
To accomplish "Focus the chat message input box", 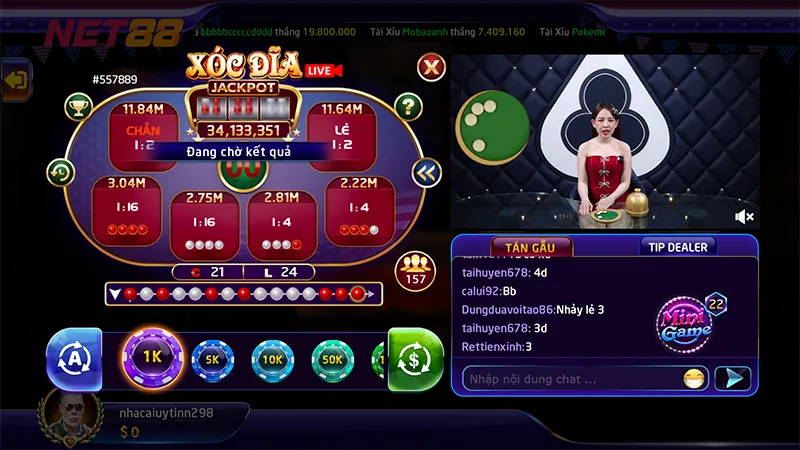I will [570, 379].
